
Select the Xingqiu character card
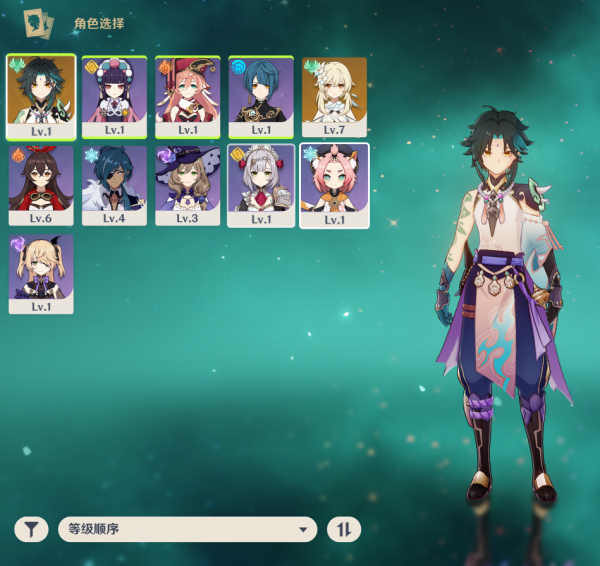click(261, 95)
